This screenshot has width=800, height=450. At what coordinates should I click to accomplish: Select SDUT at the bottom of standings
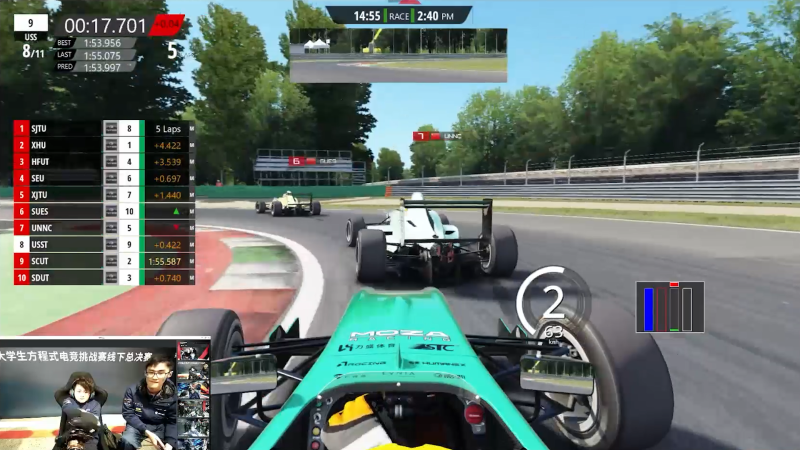click(x=60, y=277)
